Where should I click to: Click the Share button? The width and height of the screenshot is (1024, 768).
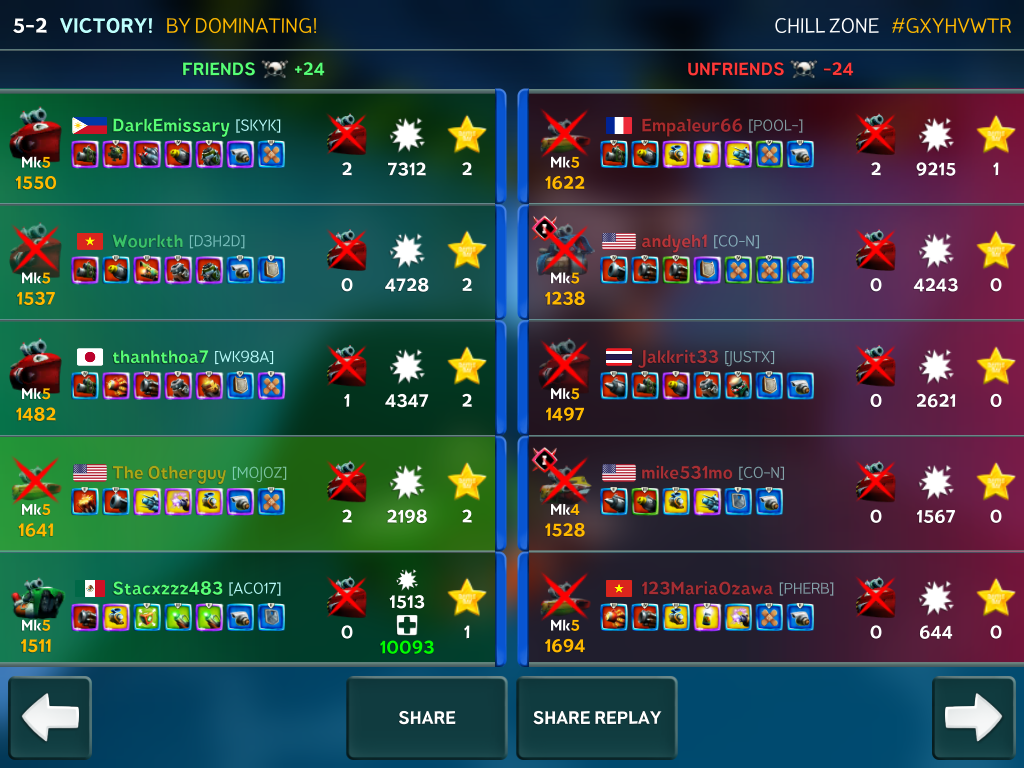tap(427, 718)
